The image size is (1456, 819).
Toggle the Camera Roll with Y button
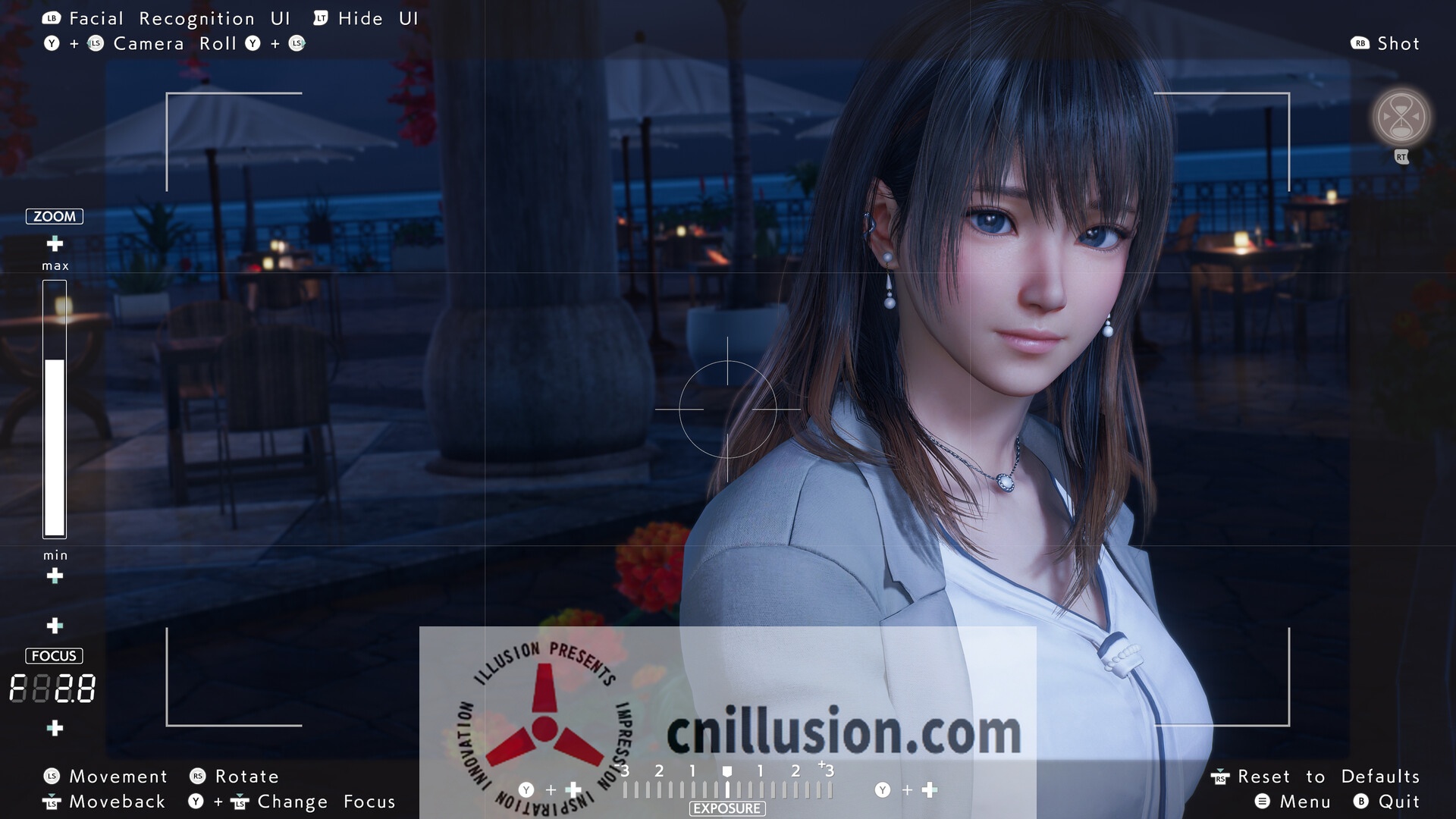click(x=52, y=43)
